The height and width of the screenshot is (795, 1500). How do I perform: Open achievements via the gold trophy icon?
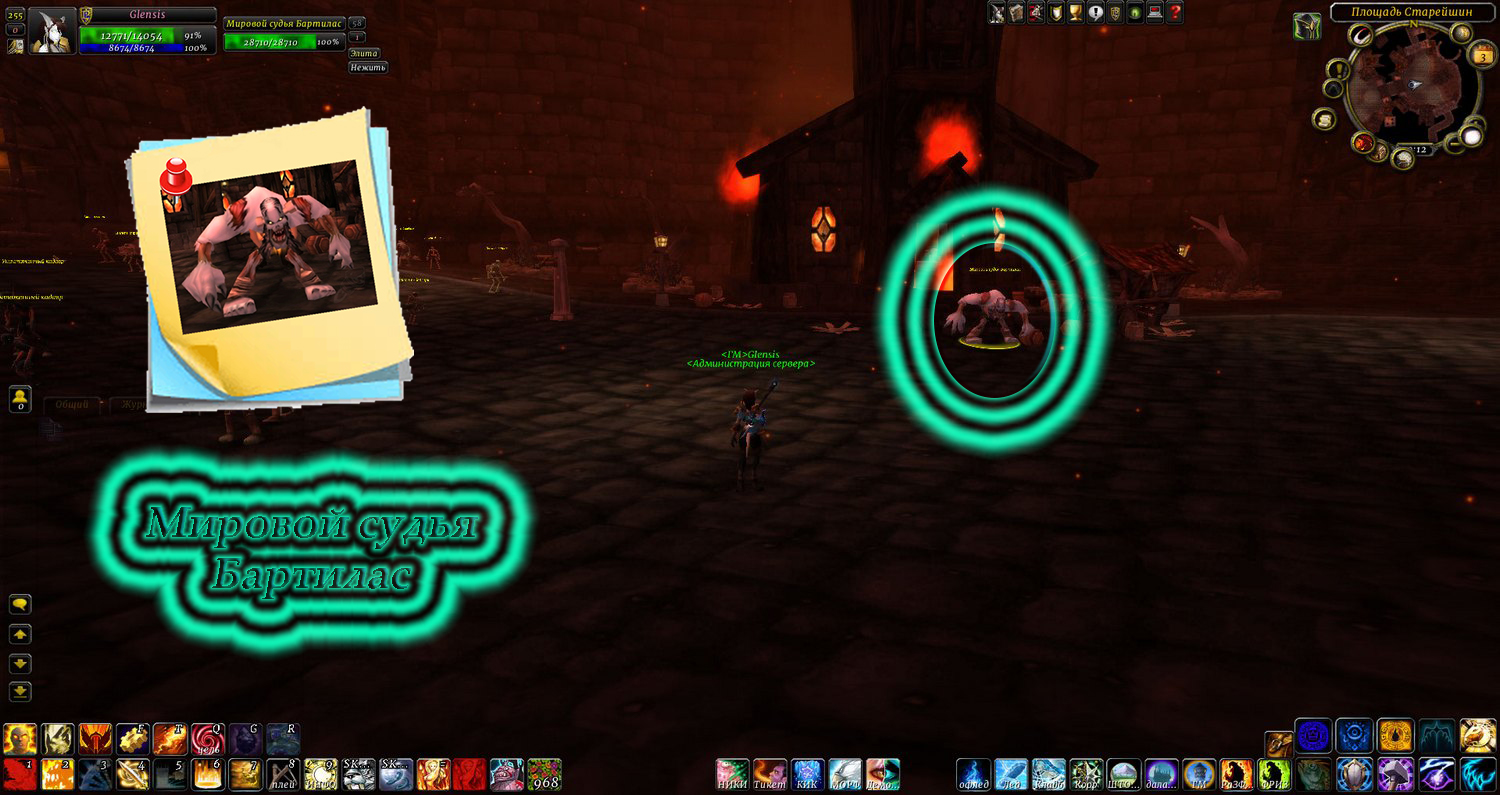point(1076,12)
